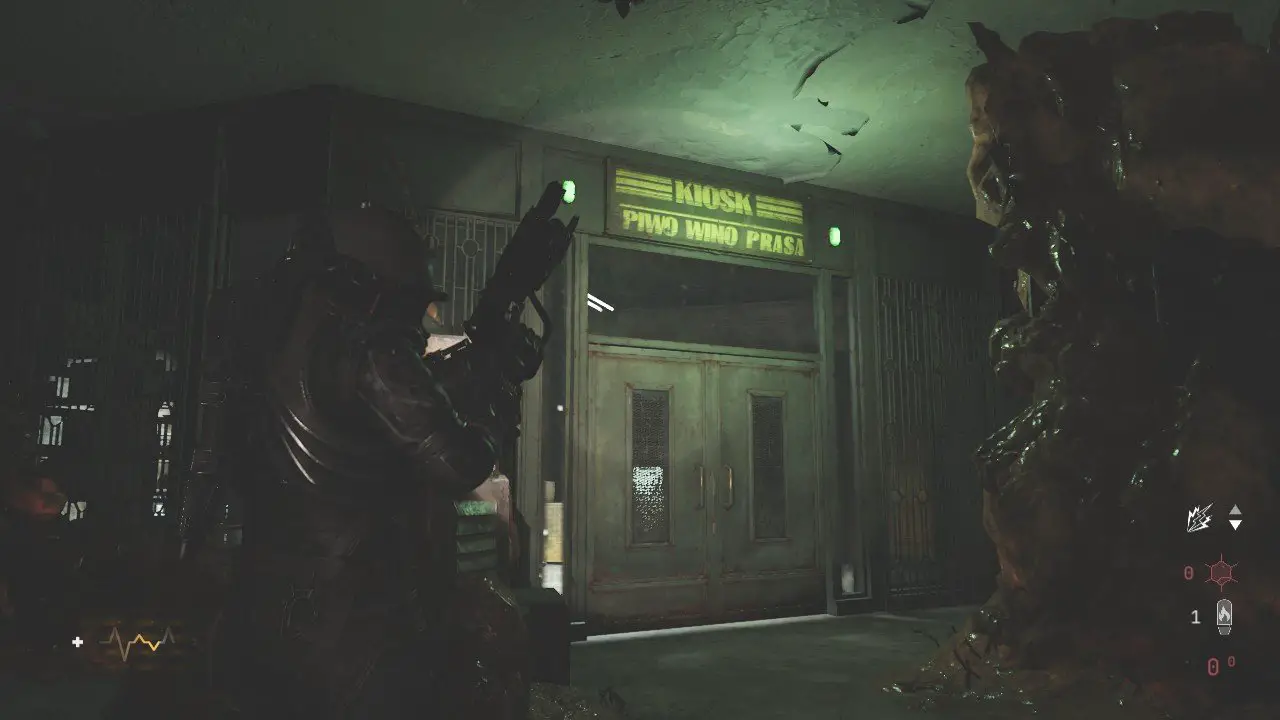Select the red hexagon item icon
Viewport: 1280px width, 720px height.
click(1222, 573)
